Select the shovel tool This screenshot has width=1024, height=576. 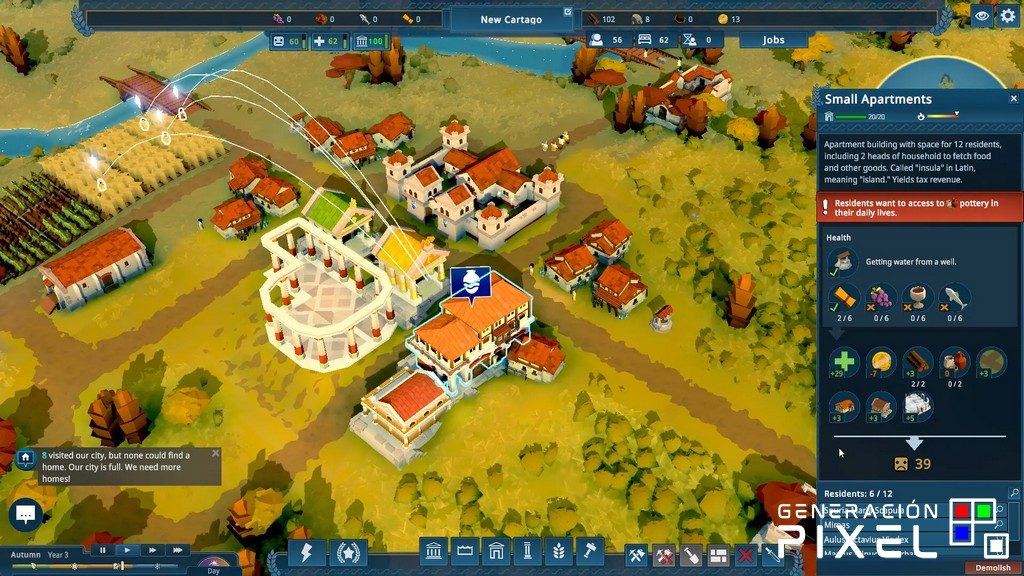[x=690, y=555]
